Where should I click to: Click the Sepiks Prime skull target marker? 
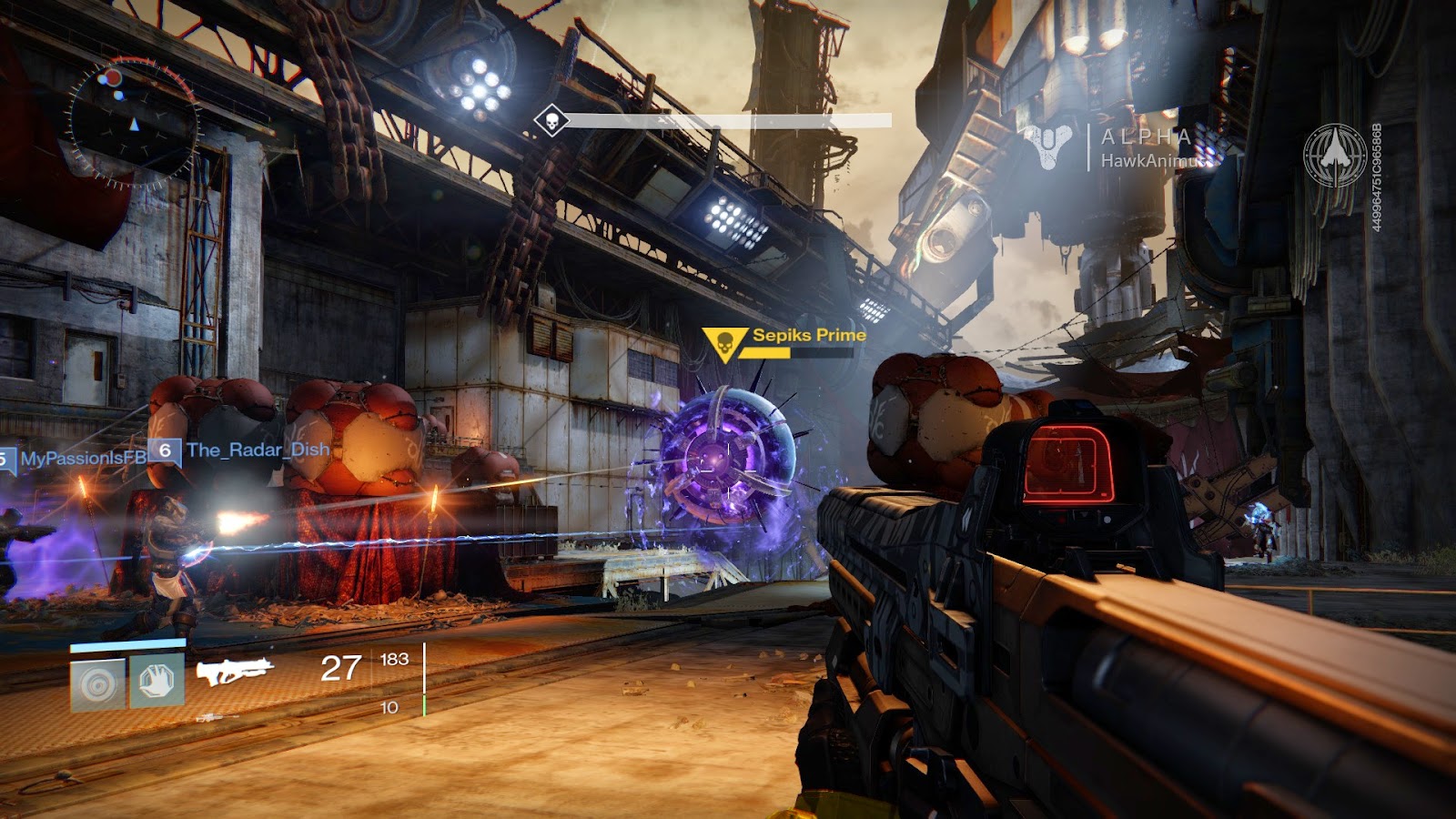(x=724, y=343)
